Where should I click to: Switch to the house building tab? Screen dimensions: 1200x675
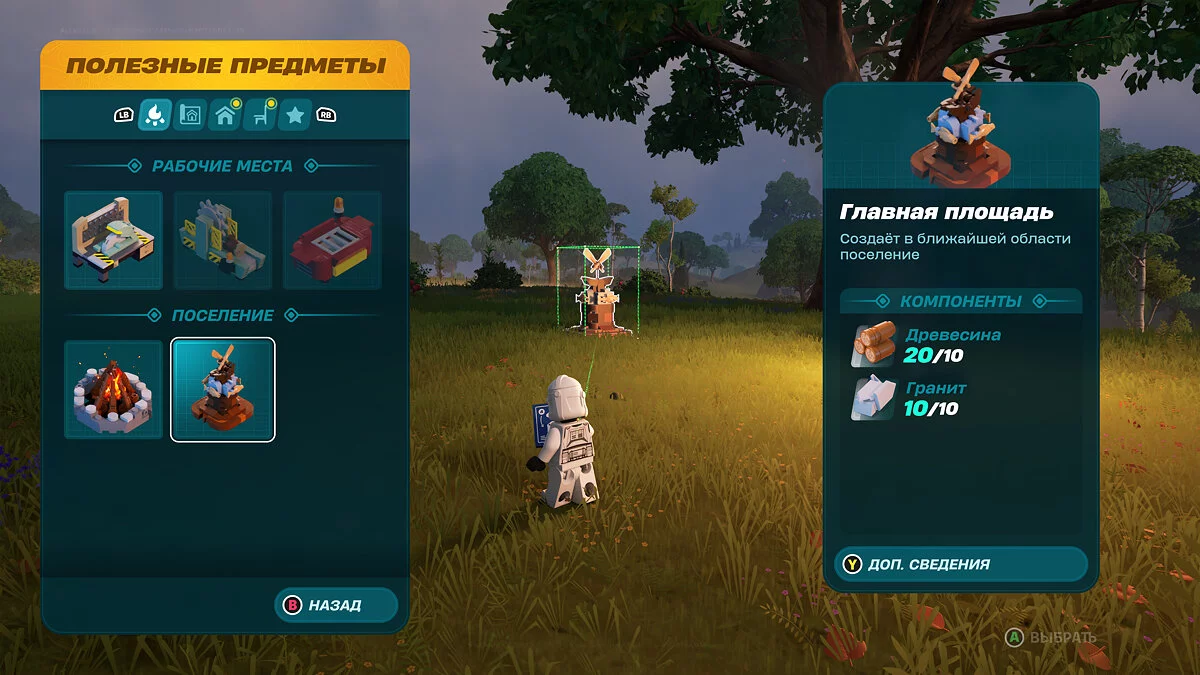point(225,115)
